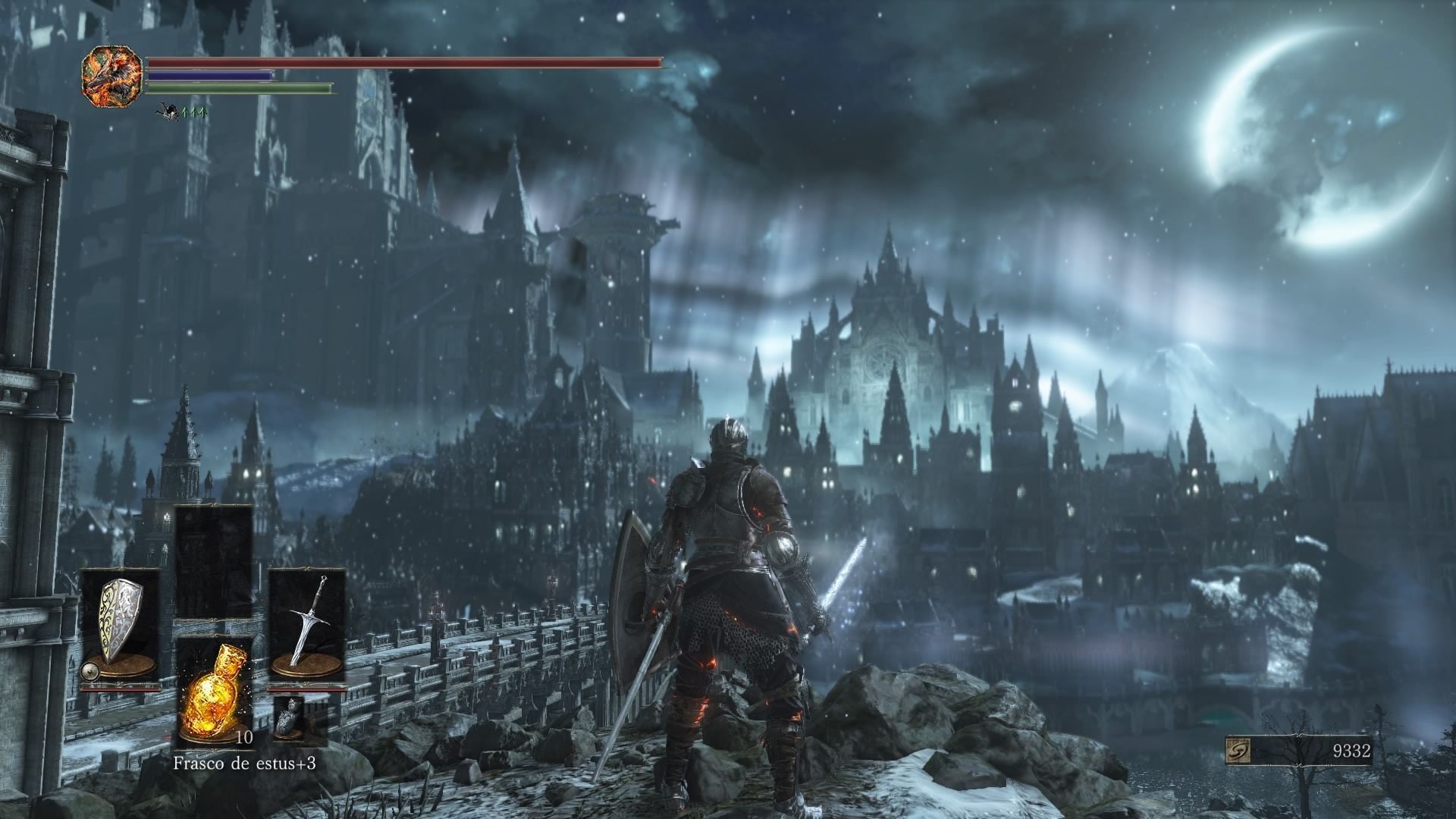Select the silver shield left-hand slot

tap(121, 626)
